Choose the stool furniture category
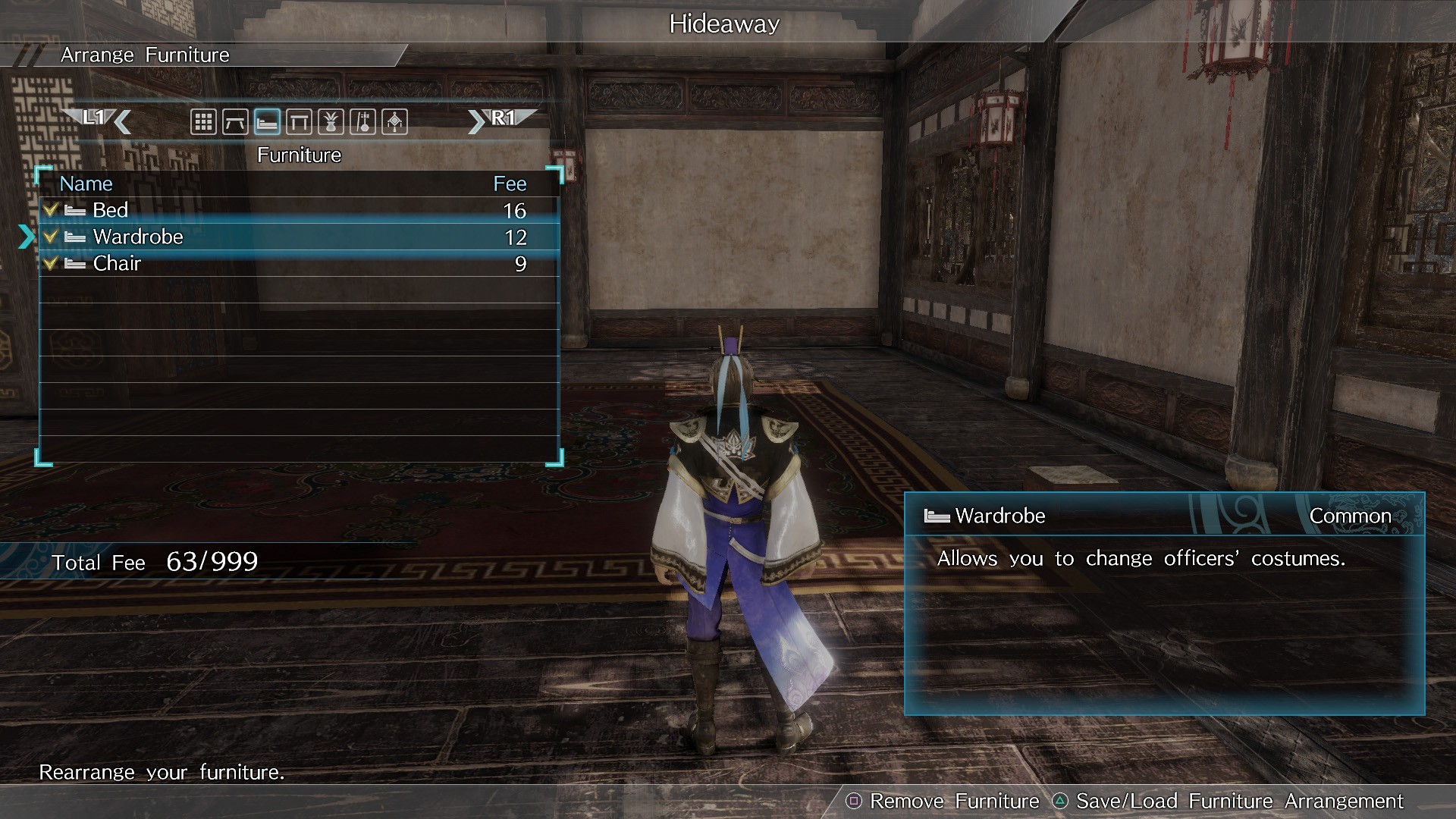The width and height of the screenshot is (1456, 819). (x=299, y=121)
